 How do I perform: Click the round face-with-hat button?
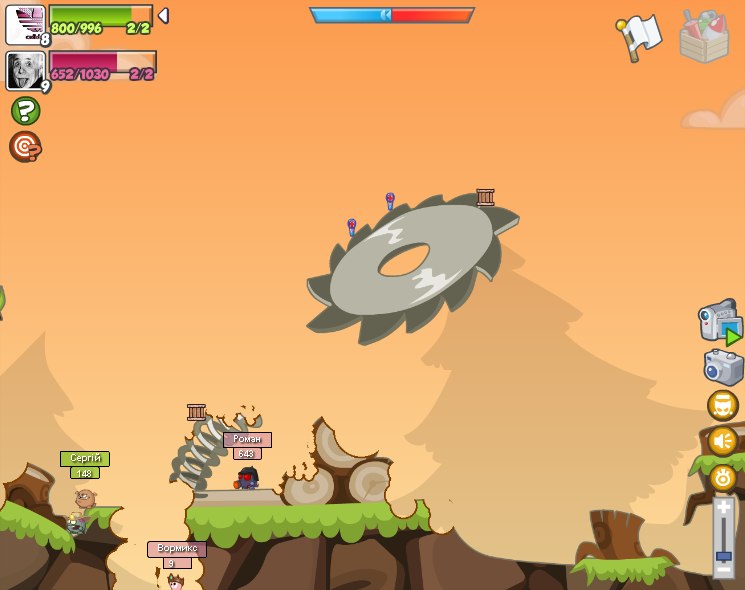(722, 405)
